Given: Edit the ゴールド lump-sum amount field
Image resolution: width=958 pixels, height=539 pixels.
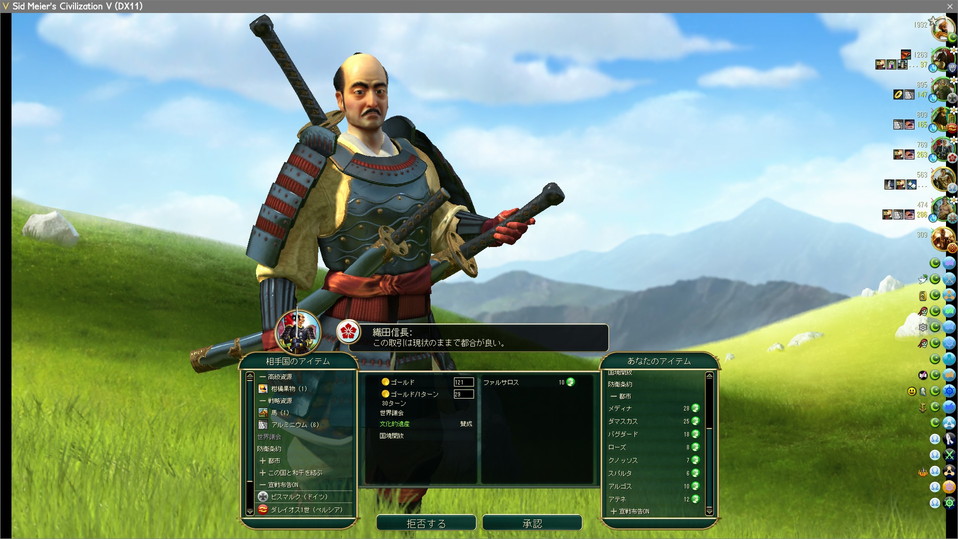Looking at the screenshot, I should [463, 382].
